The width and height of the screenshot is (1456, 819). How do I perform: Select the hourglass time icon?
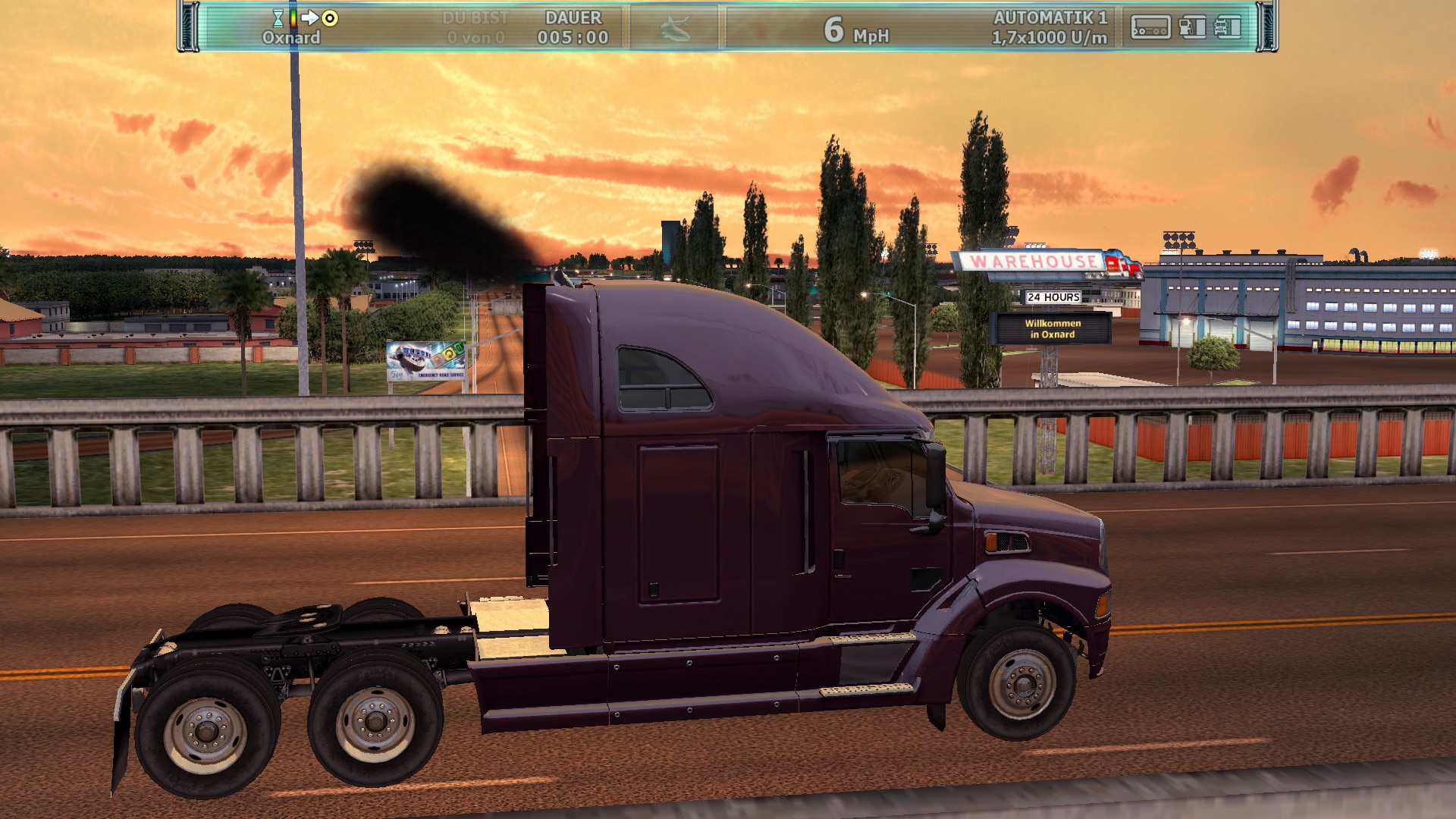[278, 18]
